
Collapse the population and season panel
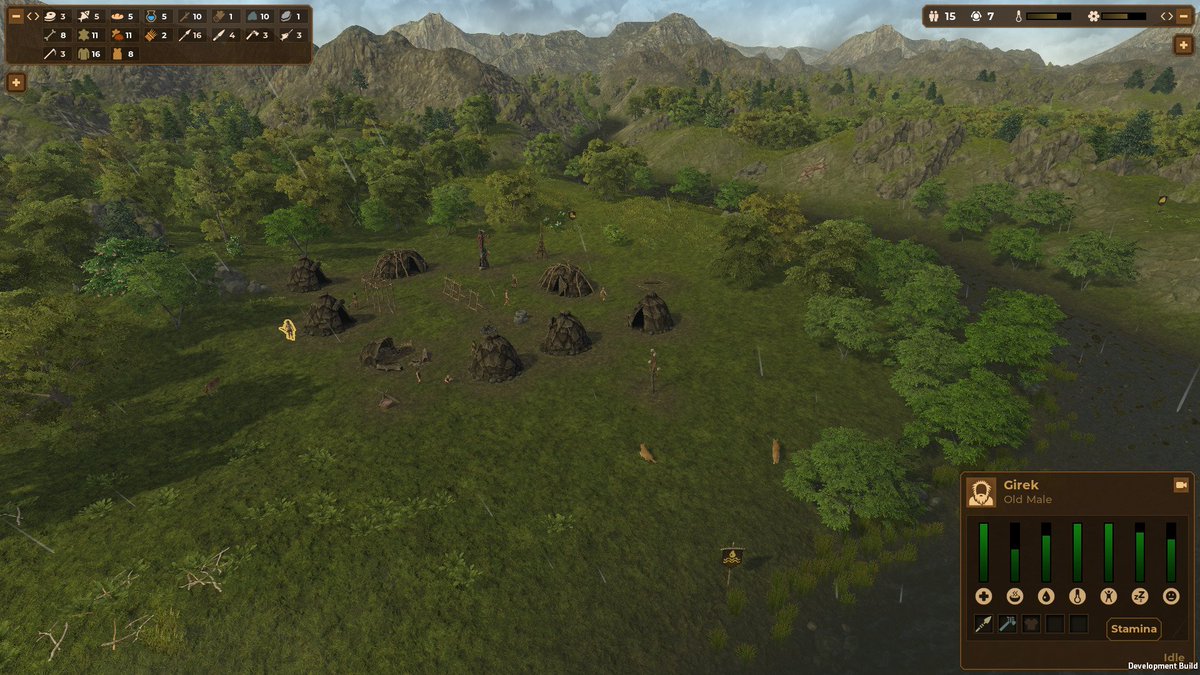click(x=1183, y=16)
